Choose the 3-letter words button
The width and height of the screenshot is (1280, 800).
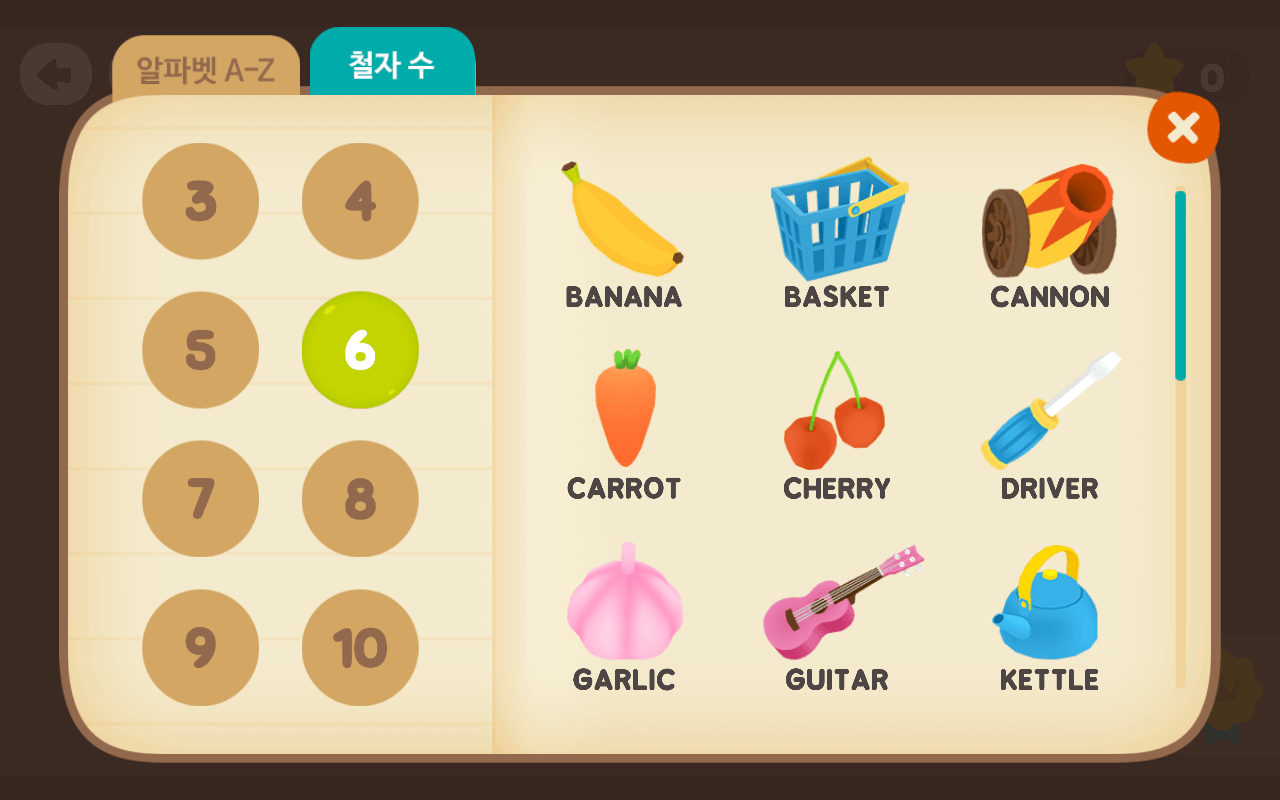pos(200,201)
